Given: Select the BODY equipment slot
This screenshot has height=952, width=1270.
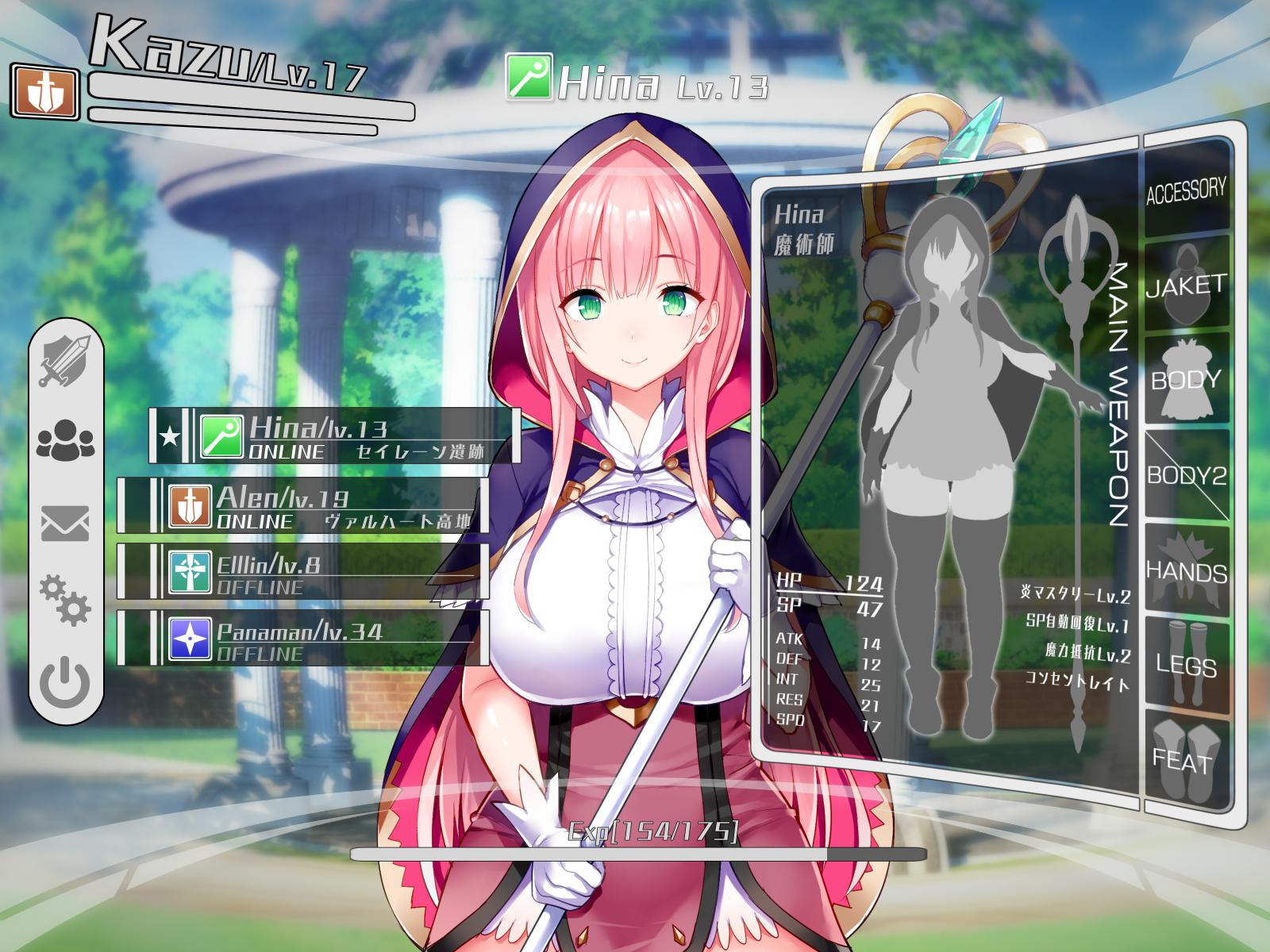Looking at the screenshot, I should click(x=1186, y=379).
